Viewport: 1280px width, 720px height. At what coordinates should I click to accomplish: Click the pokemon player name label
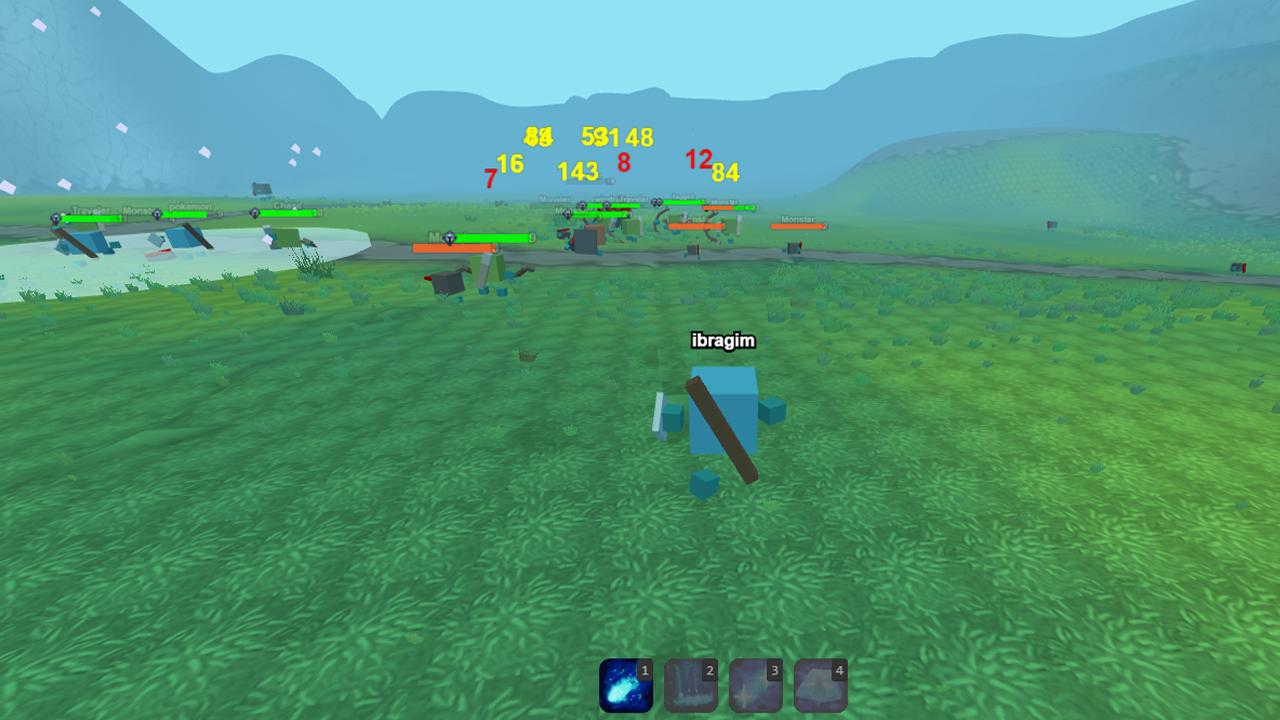point(190,206)
